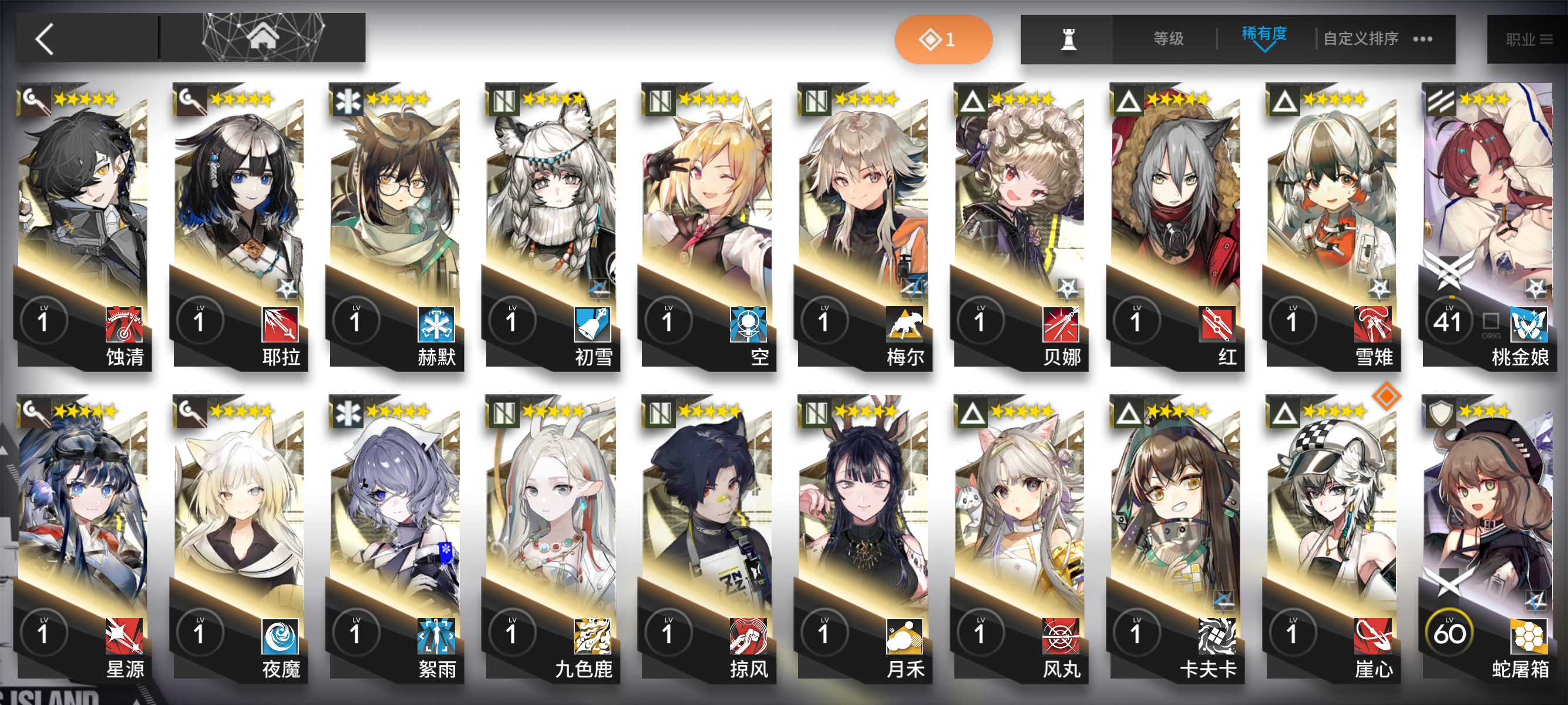The image size is (1568, 705).
Task: Click the orange badge showing 1
Action: pos(943,38)
